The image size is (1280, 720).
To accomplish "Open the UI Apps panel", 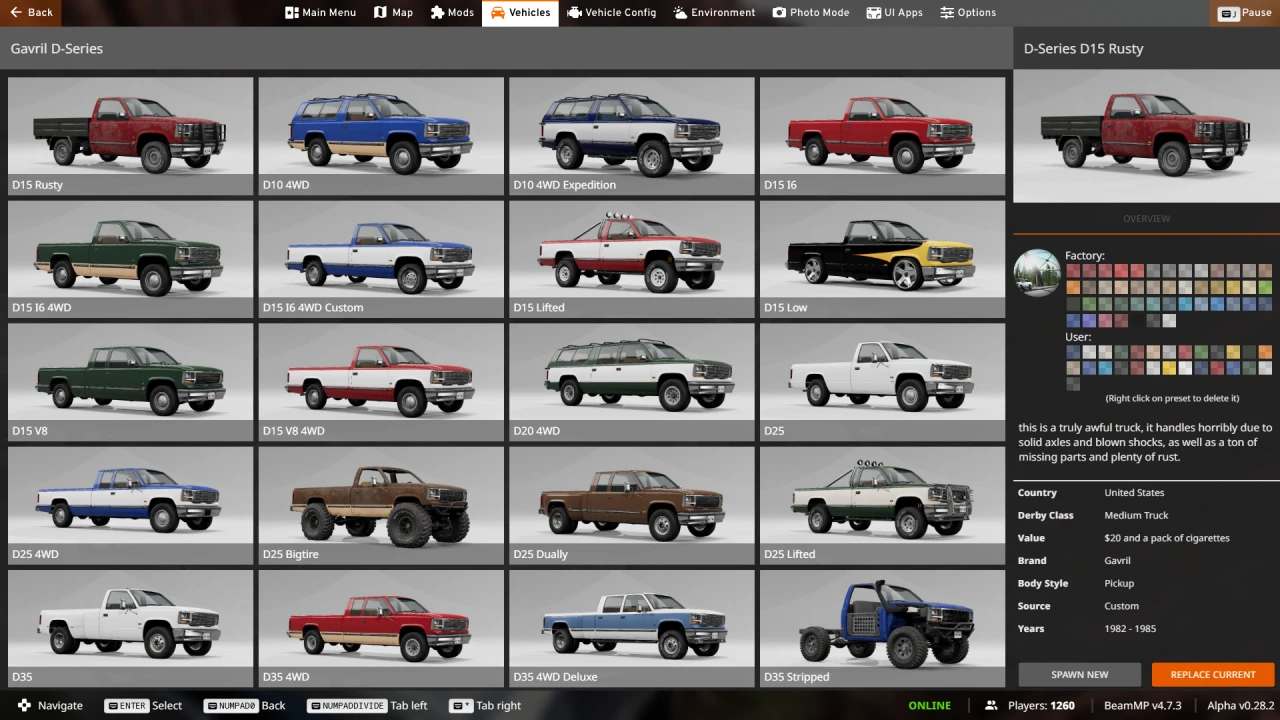I will [x=894, y=13].
